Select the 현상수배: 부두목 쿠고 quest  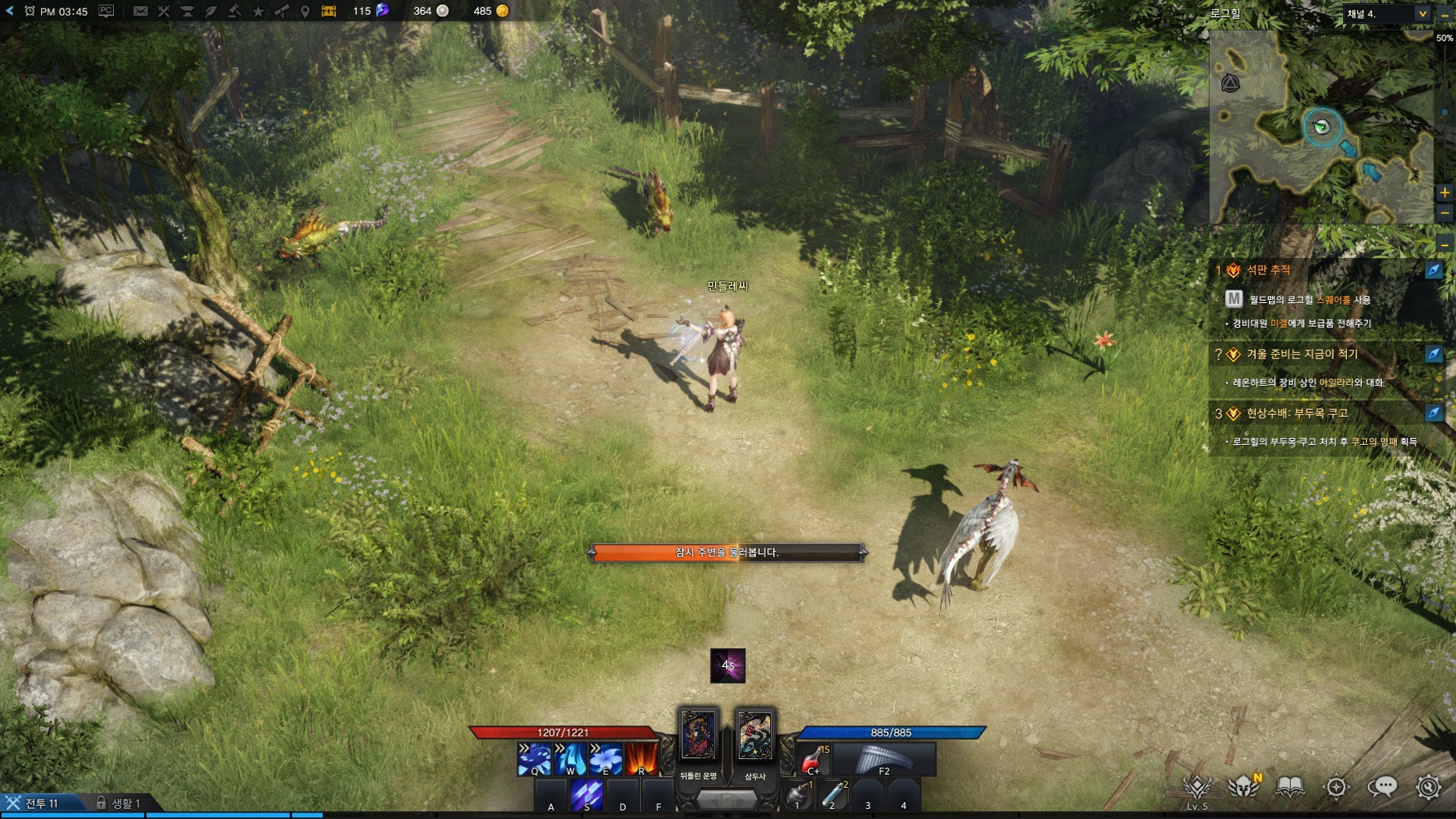click(x=1297, y=414)
